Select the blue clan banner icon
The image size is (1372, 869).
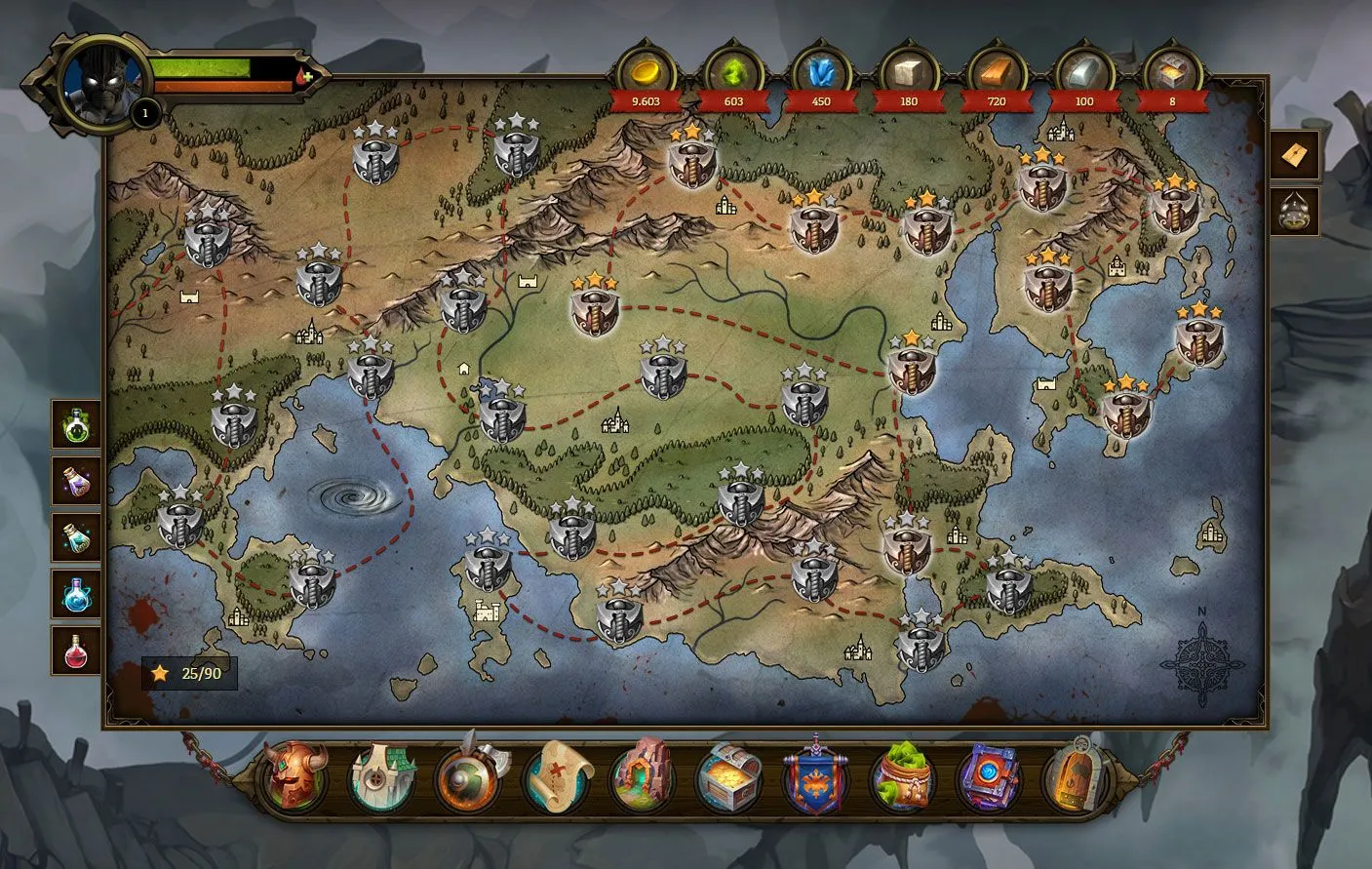click(x=817, y=778)
